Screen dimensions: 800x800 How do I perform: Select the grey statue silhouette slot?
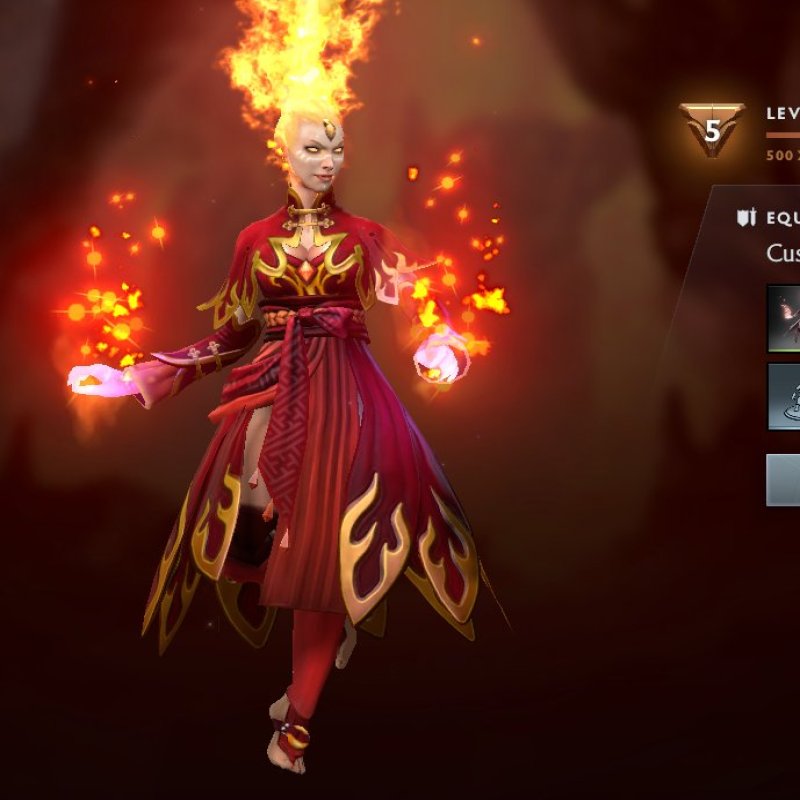pos(785,397)
